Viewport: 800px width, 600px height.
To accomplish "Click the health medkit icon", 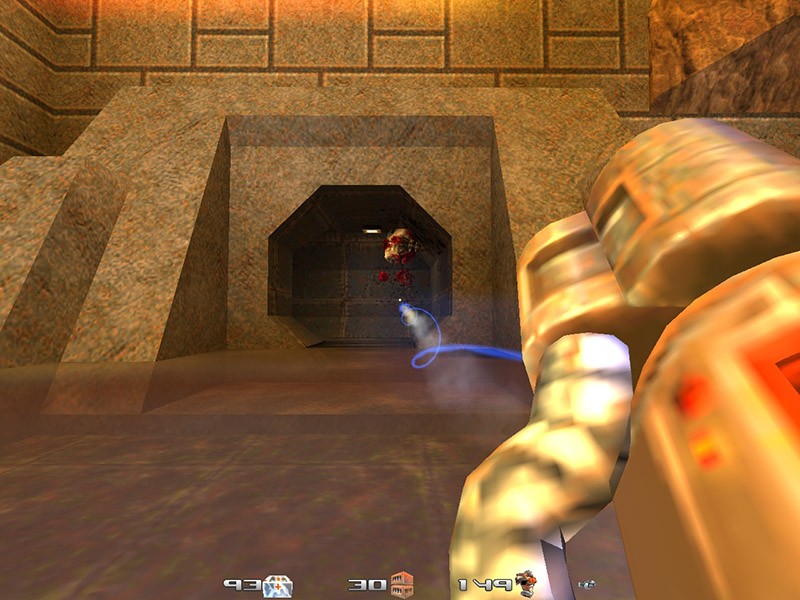I will [276, 585].
